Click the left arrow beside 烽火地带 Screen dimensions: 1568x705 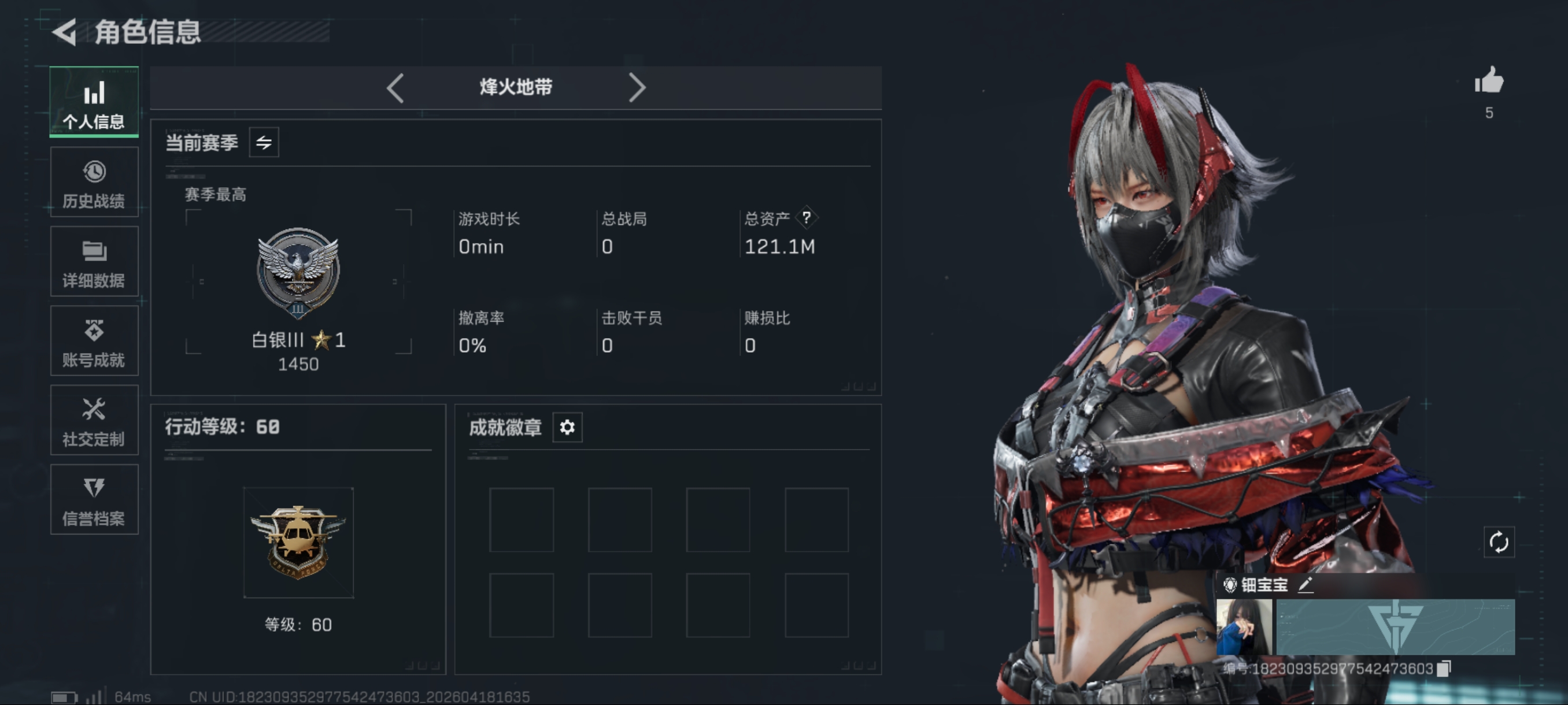(x=395, y=88)
